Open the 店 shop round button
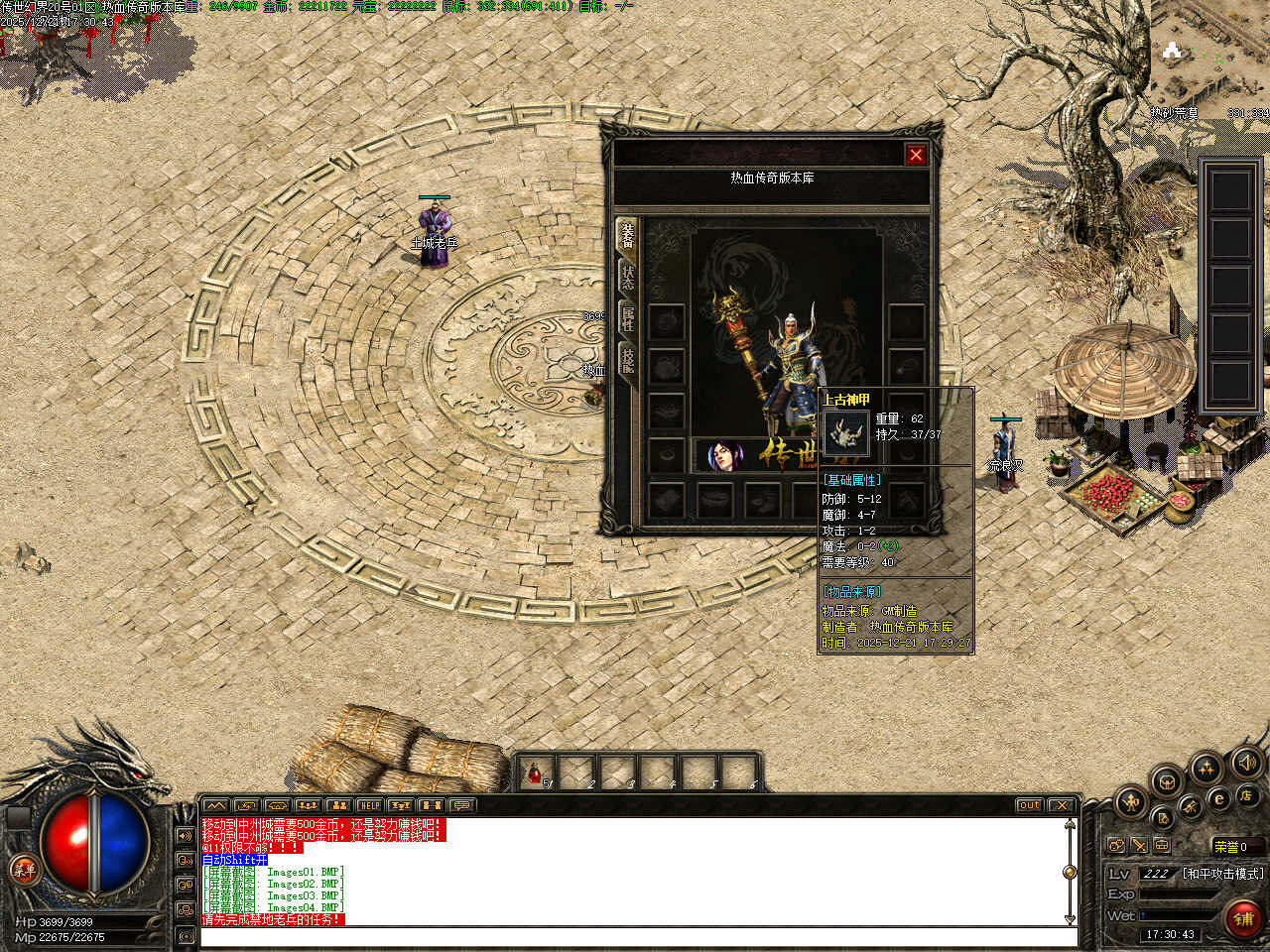Screen dimensions: 1270x952 [x=1244, y=795]
